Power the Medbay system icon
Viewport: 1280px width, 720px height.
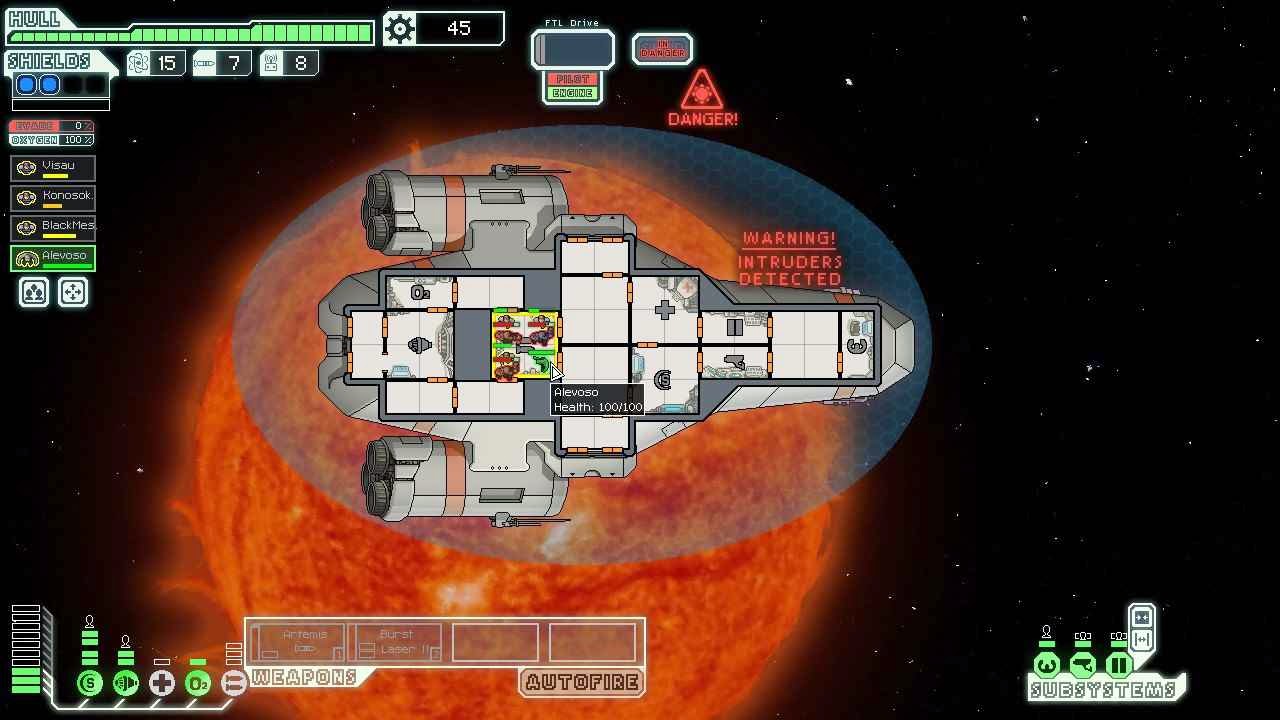click(x=162, y=683)
